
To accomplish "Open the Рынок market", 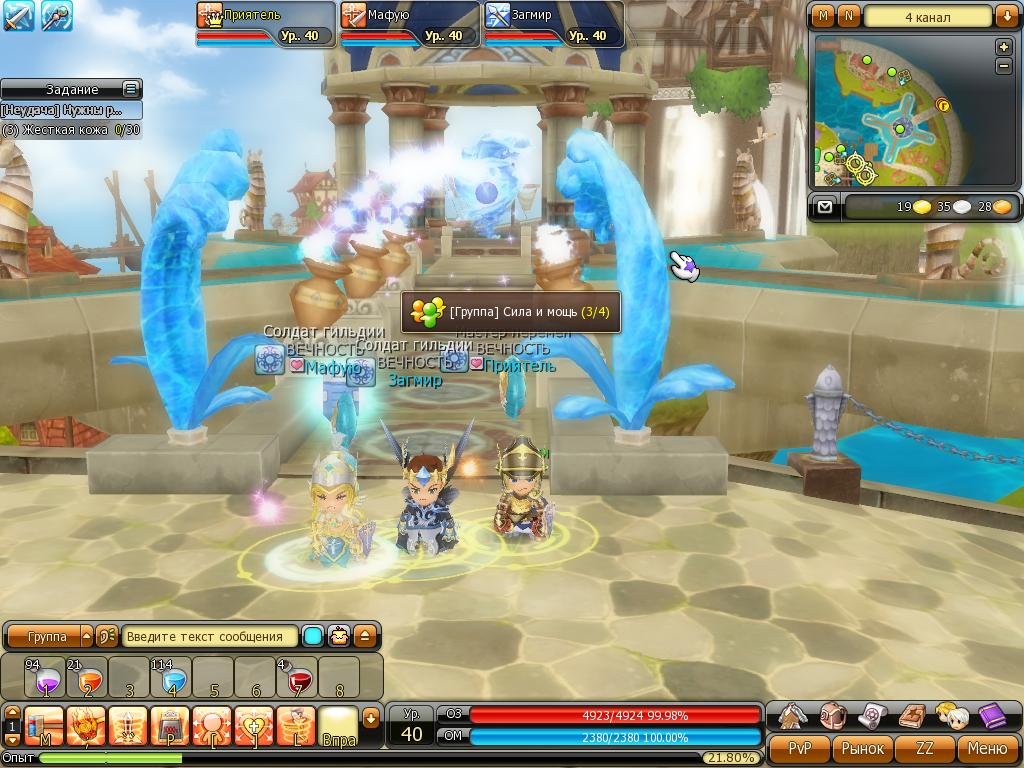I will (x=862, y=748).
